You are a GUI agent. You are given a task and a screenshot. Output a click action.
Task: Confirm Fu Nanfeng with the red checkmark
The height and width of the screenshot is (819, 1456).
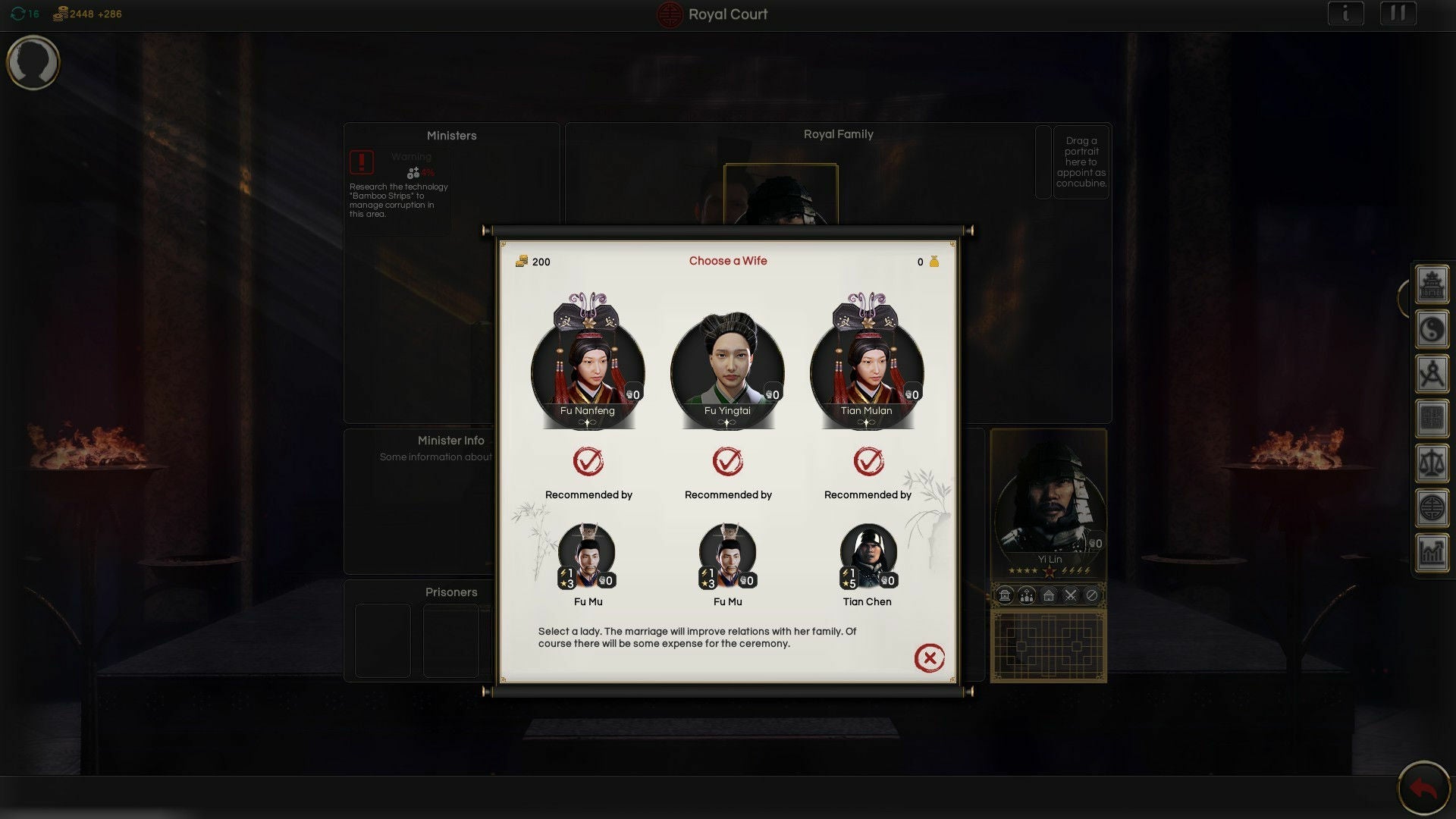point(588,461)
